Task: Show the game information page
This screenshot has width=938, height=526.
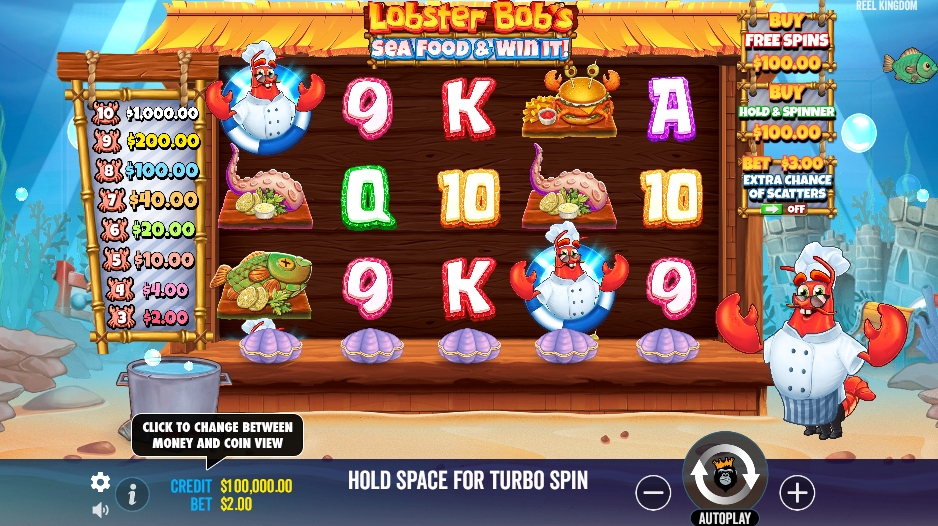Action: coord(132,493)
